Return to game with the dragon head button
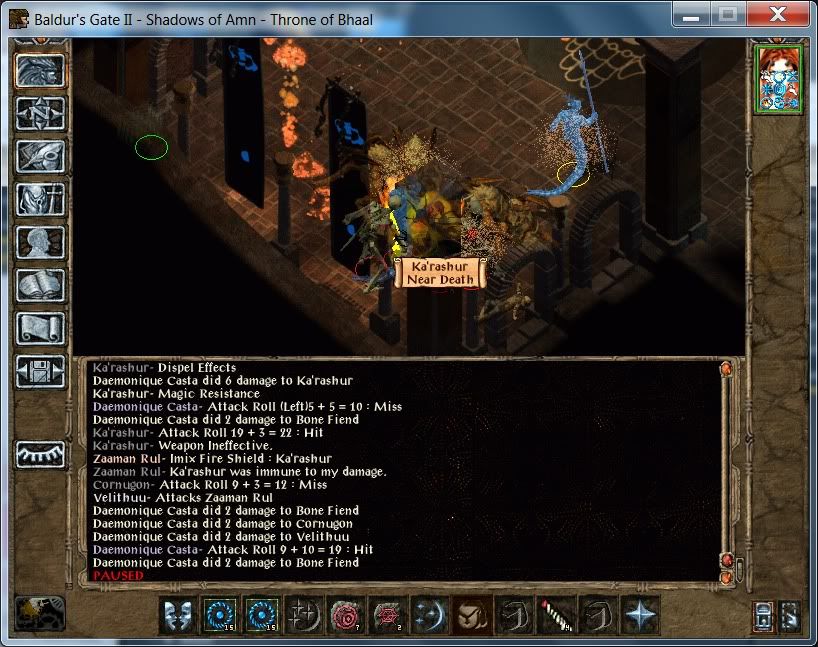This screenshot has height=647, width=818. [41, 70]
